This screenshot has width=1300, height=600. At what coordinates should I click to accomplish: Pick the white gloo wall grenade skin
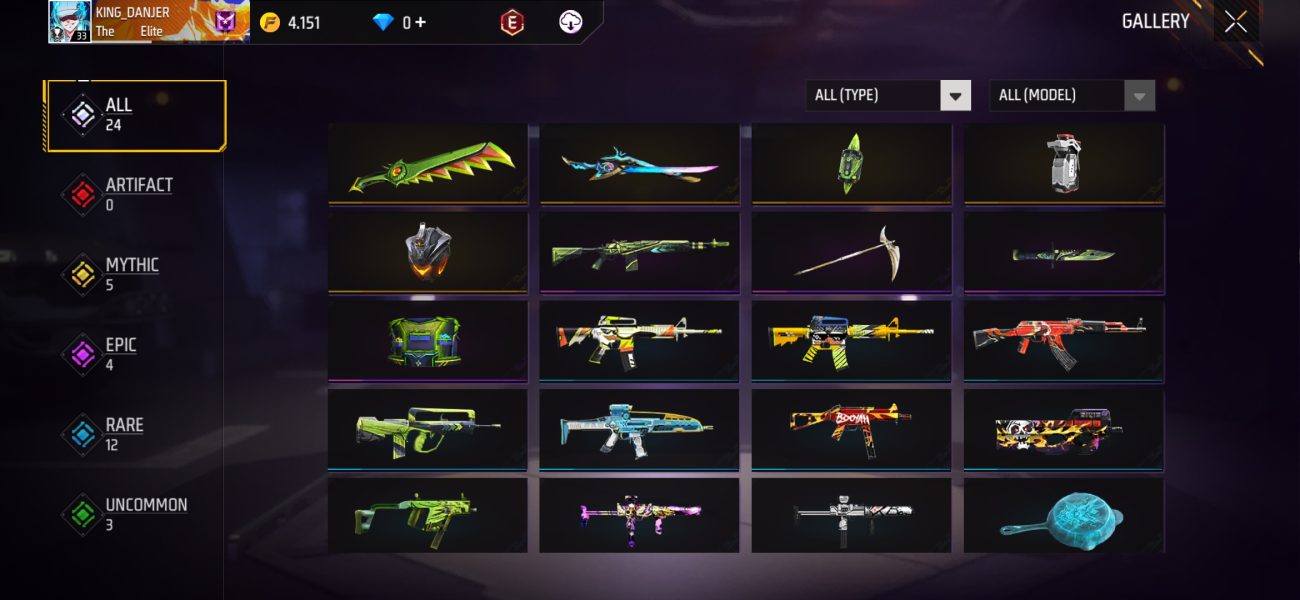(1064, 164)
